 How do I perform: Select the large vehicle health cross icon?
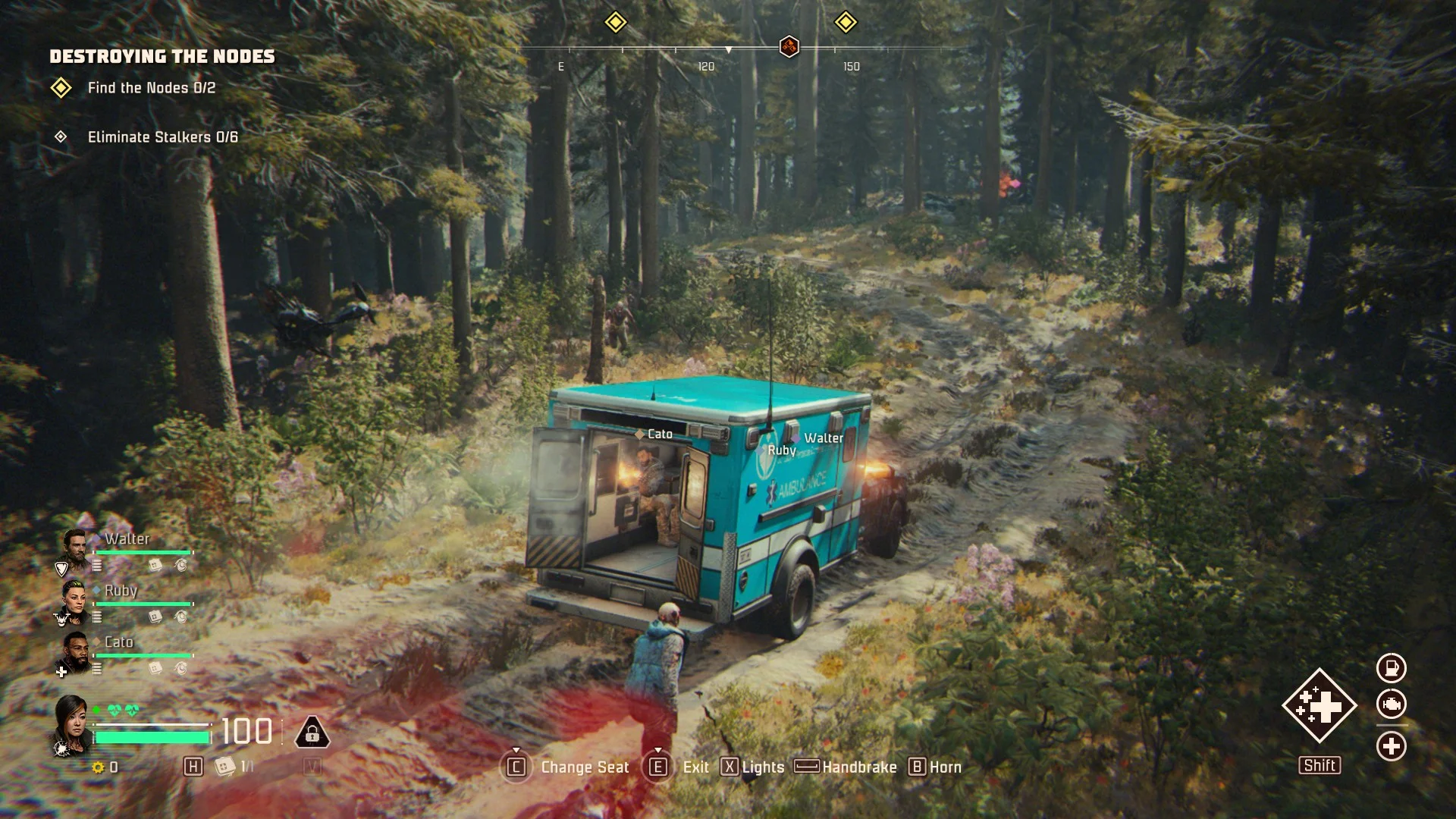(1321, 705)
